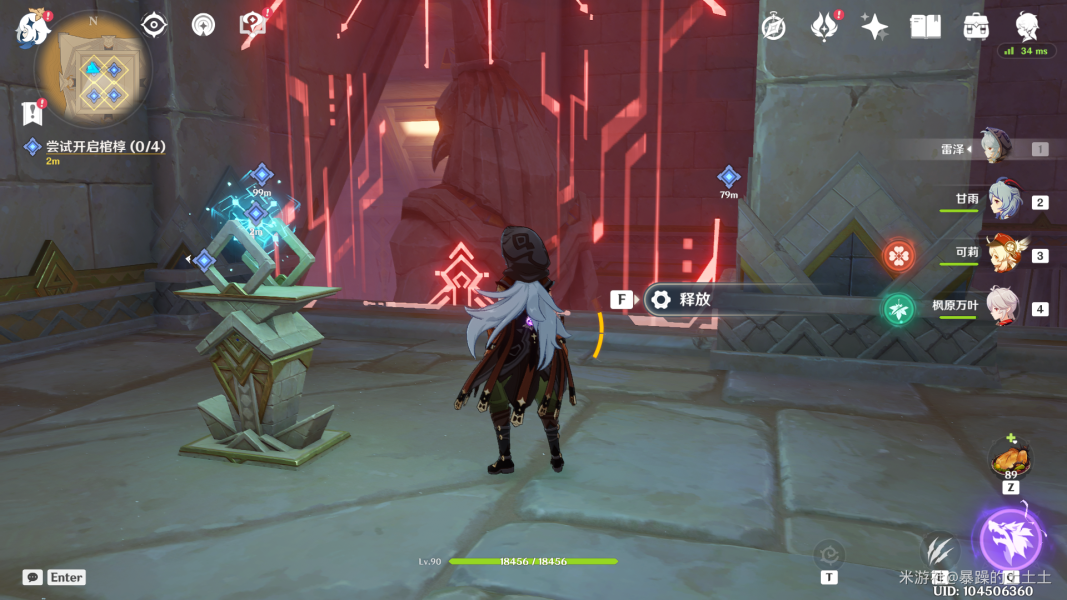Image resolution: width=1067 pixels, height=600 pixels.
Task: Open the backpack inventory
Action: [x=977, y=27]
